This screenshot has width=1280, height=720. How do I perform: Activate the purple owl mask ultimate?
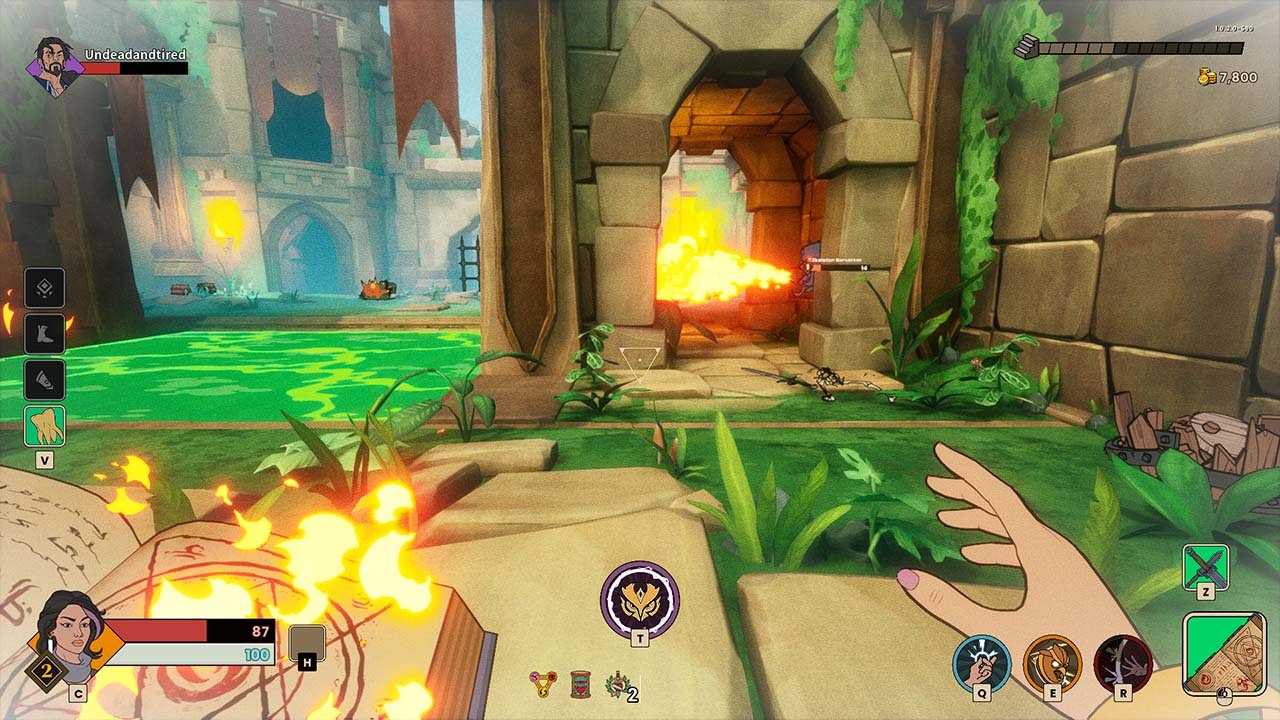640,600
